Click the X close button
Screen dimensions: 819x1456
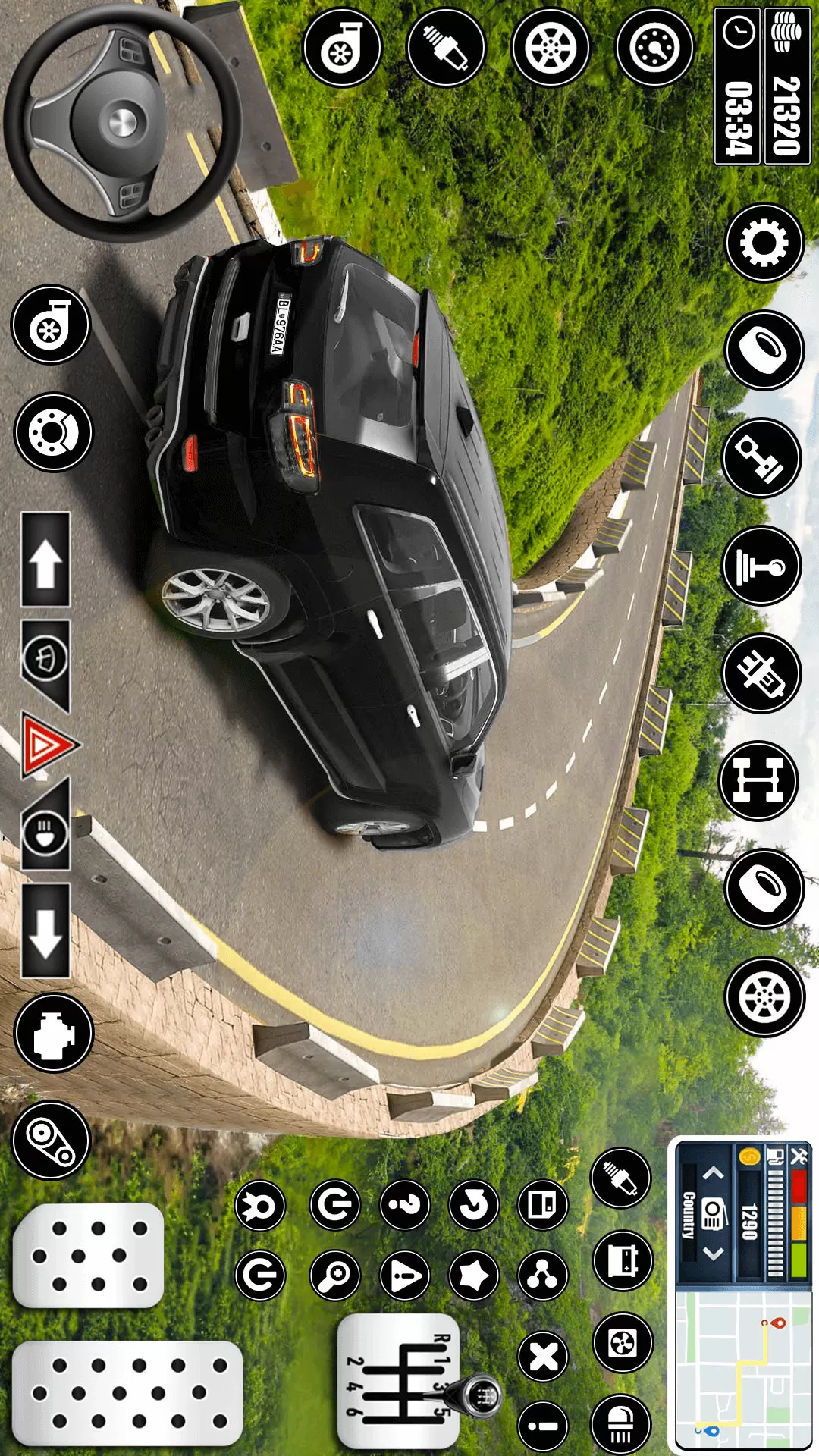pos(543,1357)
